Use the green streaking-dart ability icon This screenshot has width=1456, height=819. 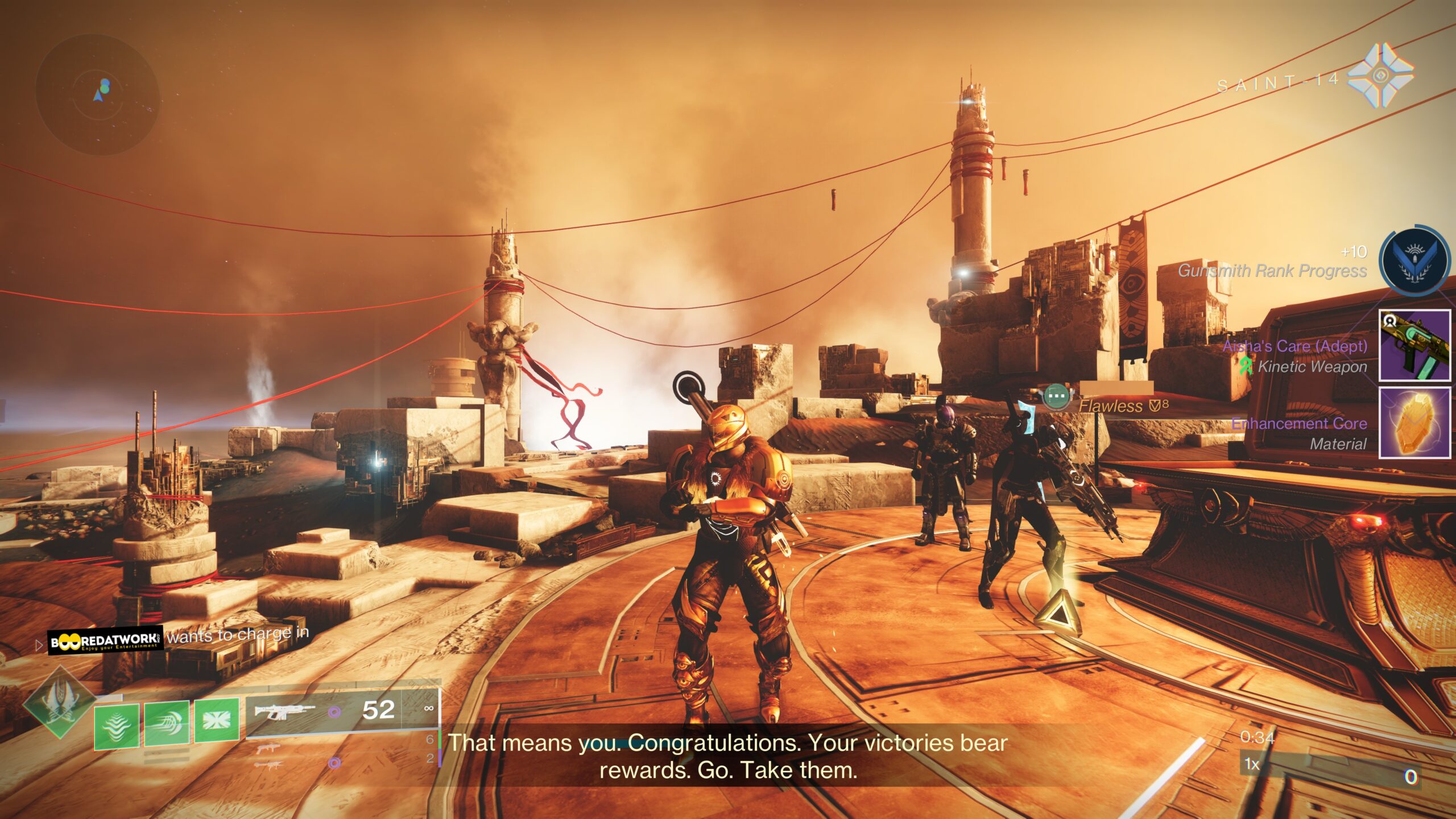[x=167, y=722]
